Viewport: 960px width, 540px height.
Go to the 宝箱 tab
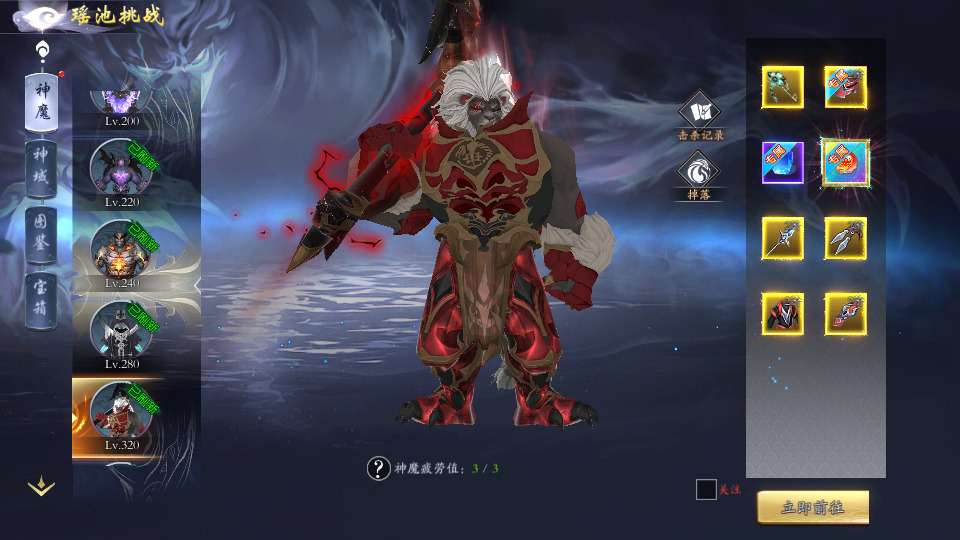click(x=41, y=300)
